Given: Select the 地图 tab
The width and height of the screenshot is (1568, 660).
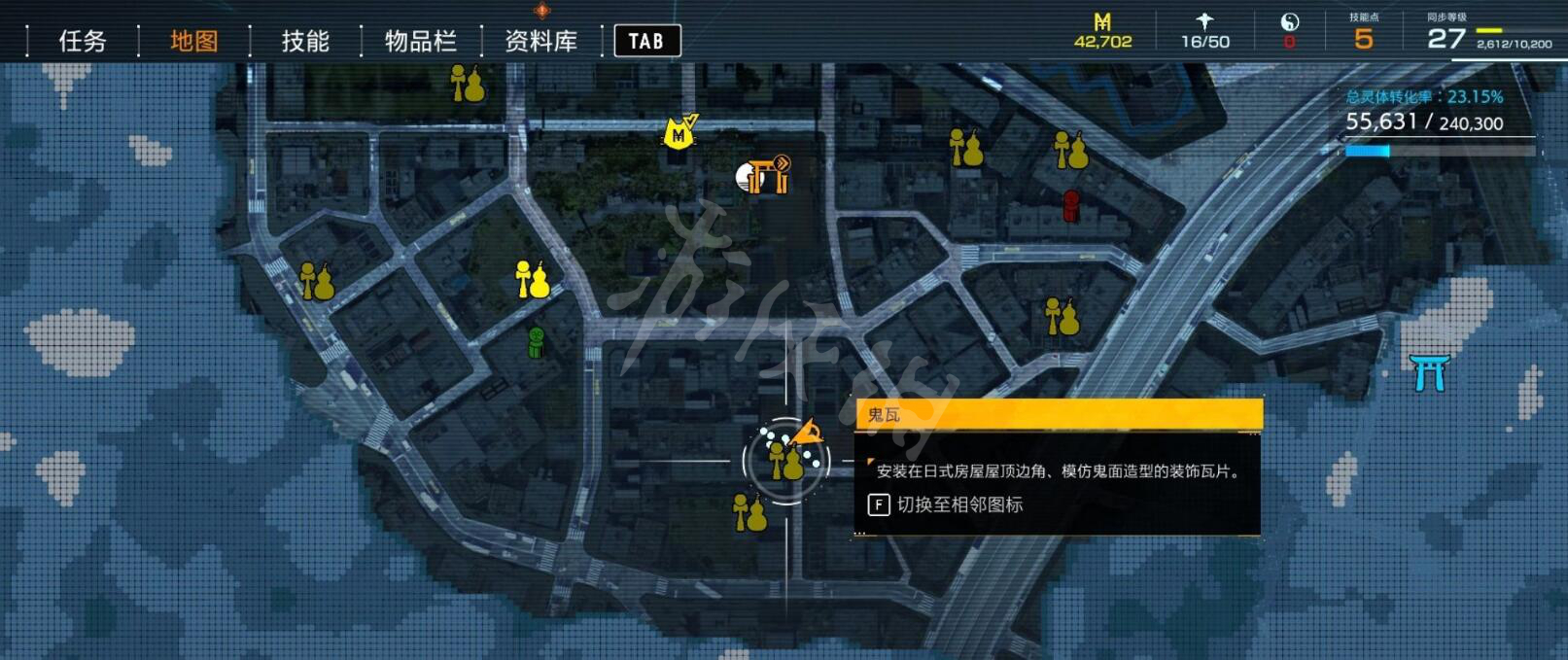Looking at the screenshot, I should click(x=193, y=41).
